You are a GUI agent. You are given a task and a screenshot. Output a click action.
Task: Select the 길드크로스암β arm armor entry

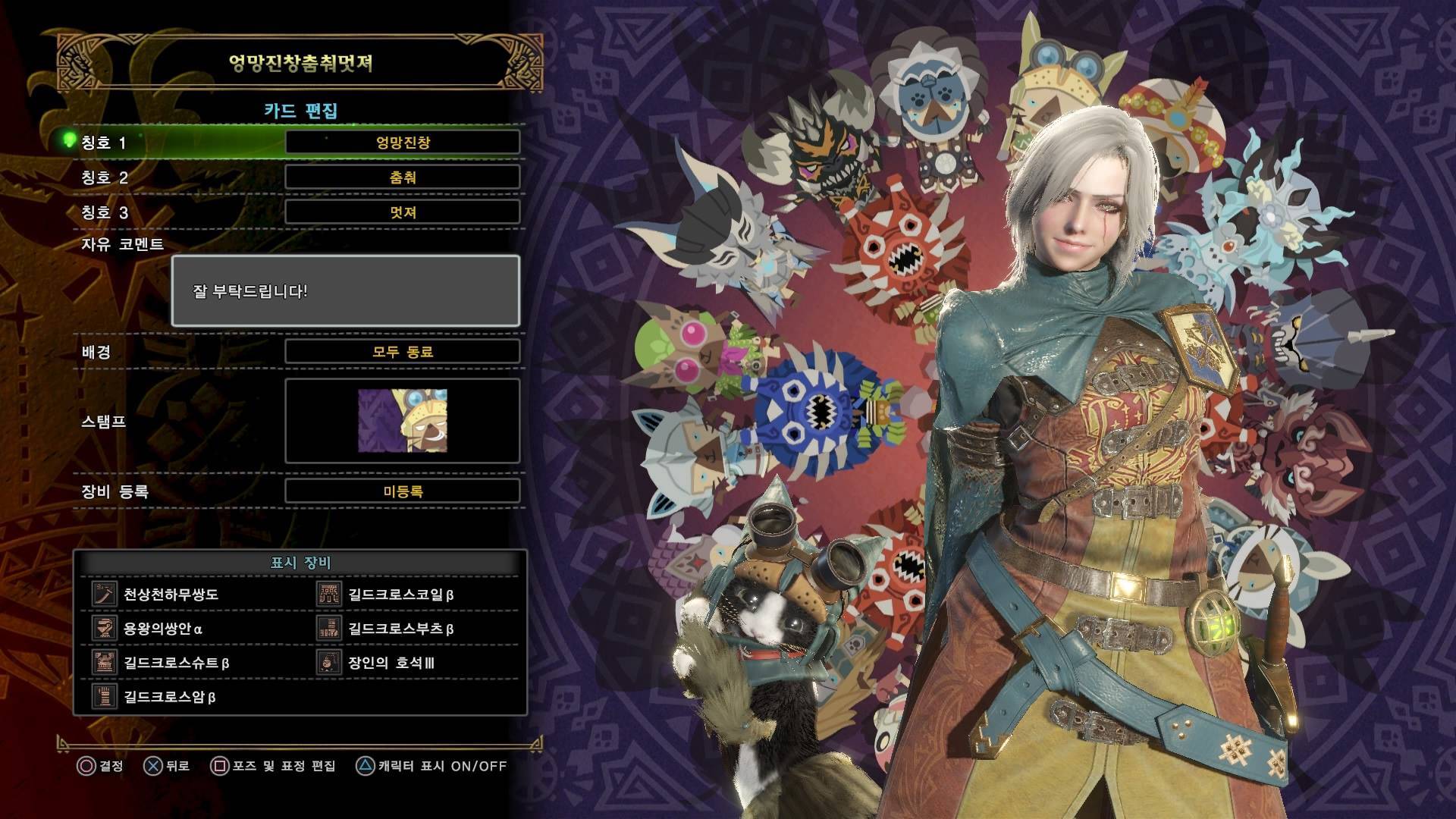(x=170, y=697)
